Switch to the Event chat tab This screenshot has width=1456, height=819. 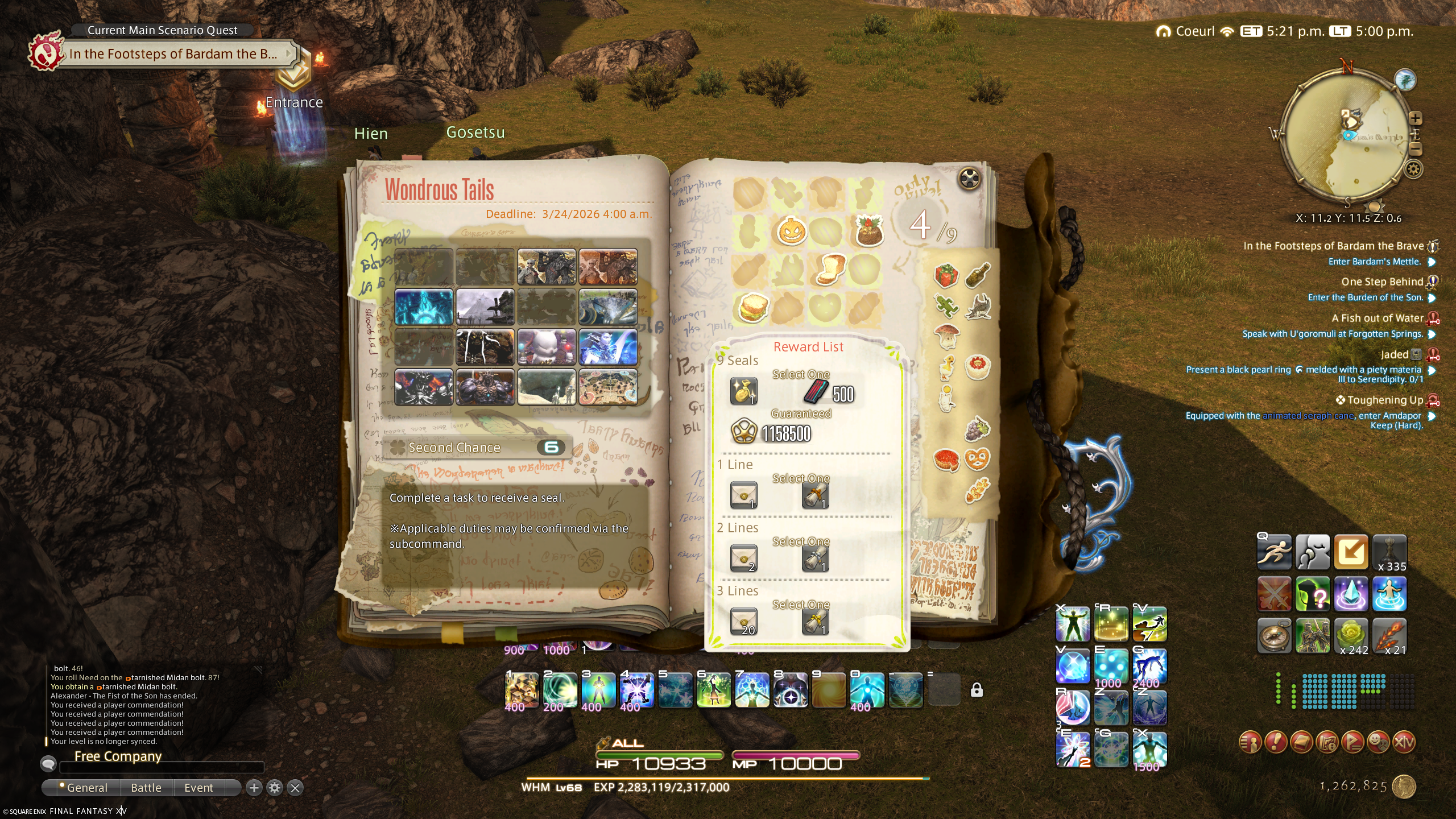click(198, 788)
